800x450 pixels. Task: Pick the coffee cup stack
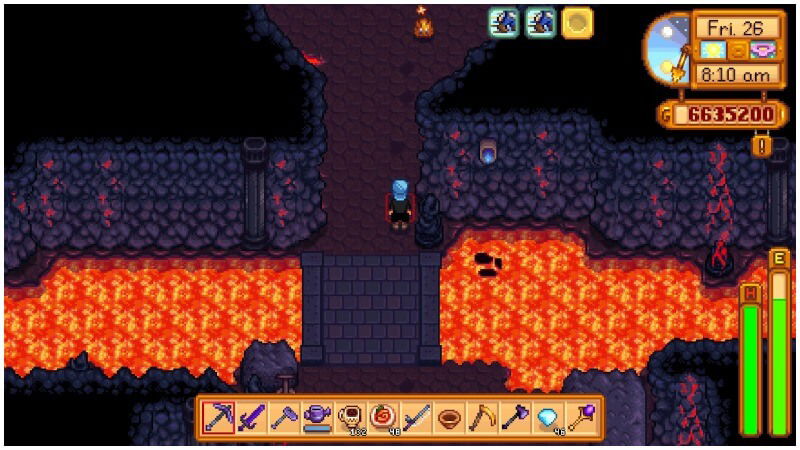click(350, 416)
